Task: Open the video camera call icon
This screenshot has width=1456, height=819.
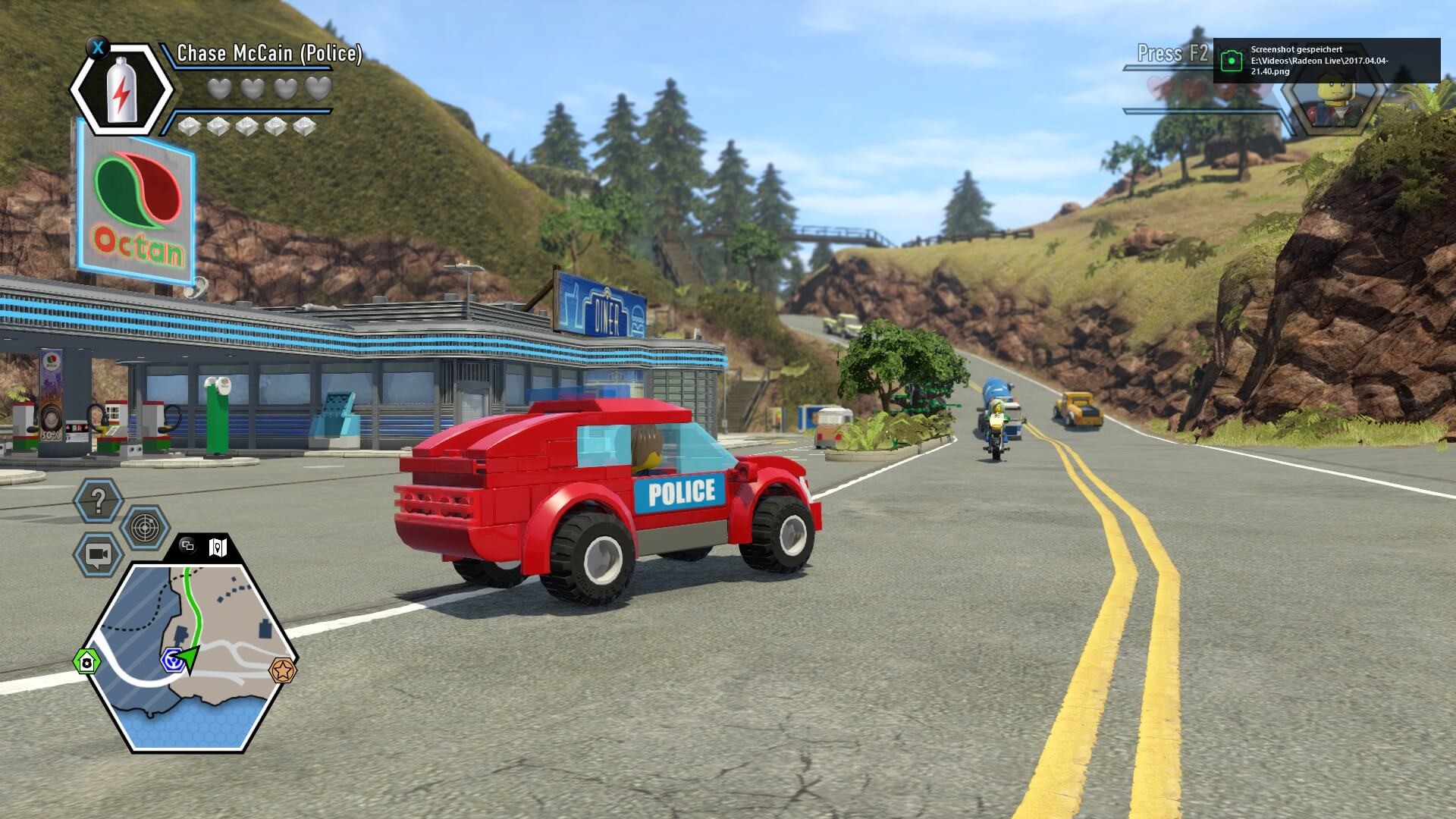Action: [x=98, y=554]
